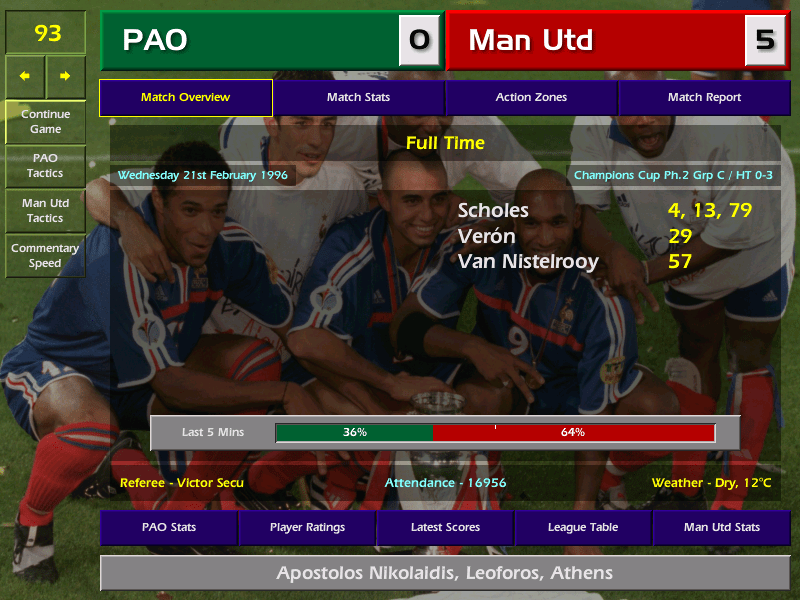Viewport: 800px width, 600px height.
Task: Click the Continue Game button
Action: pyautogui.click(x=45, y=121)
